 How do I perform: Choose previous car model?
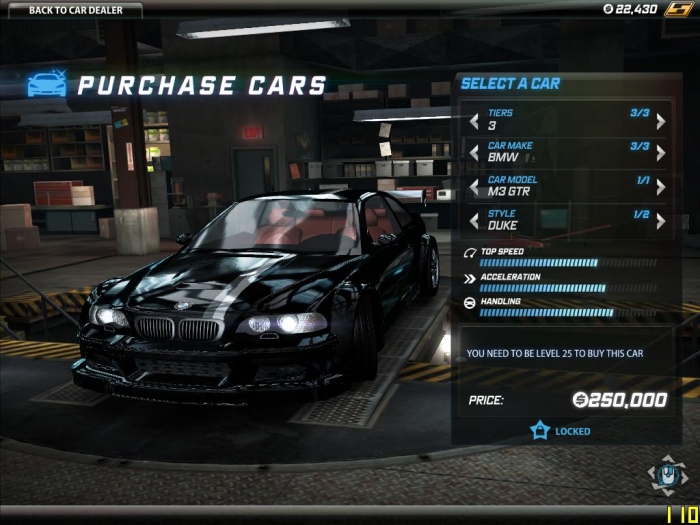point(474,187)
